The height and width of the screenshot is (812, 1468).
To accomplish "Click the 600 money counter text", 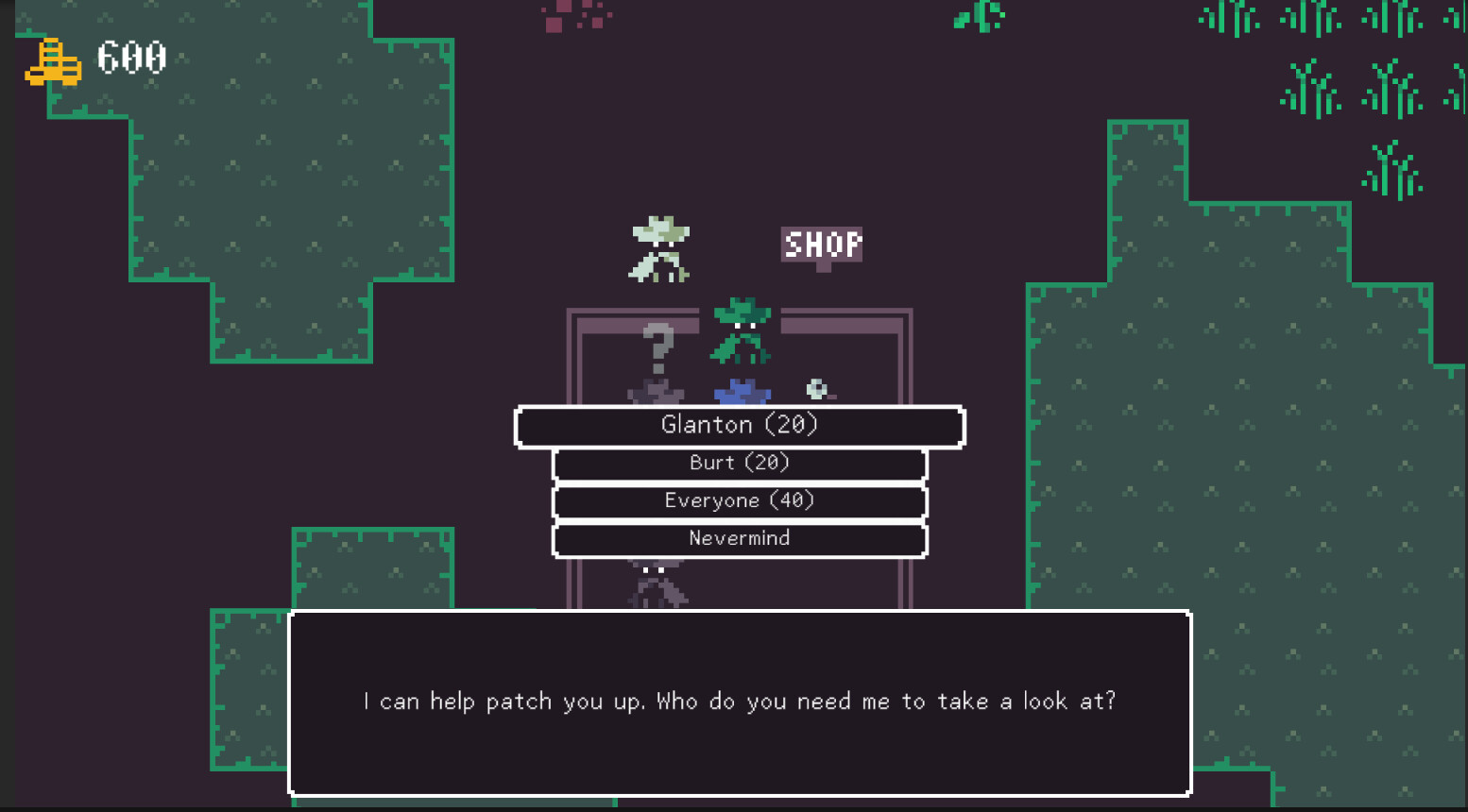I will pos(131,59).
